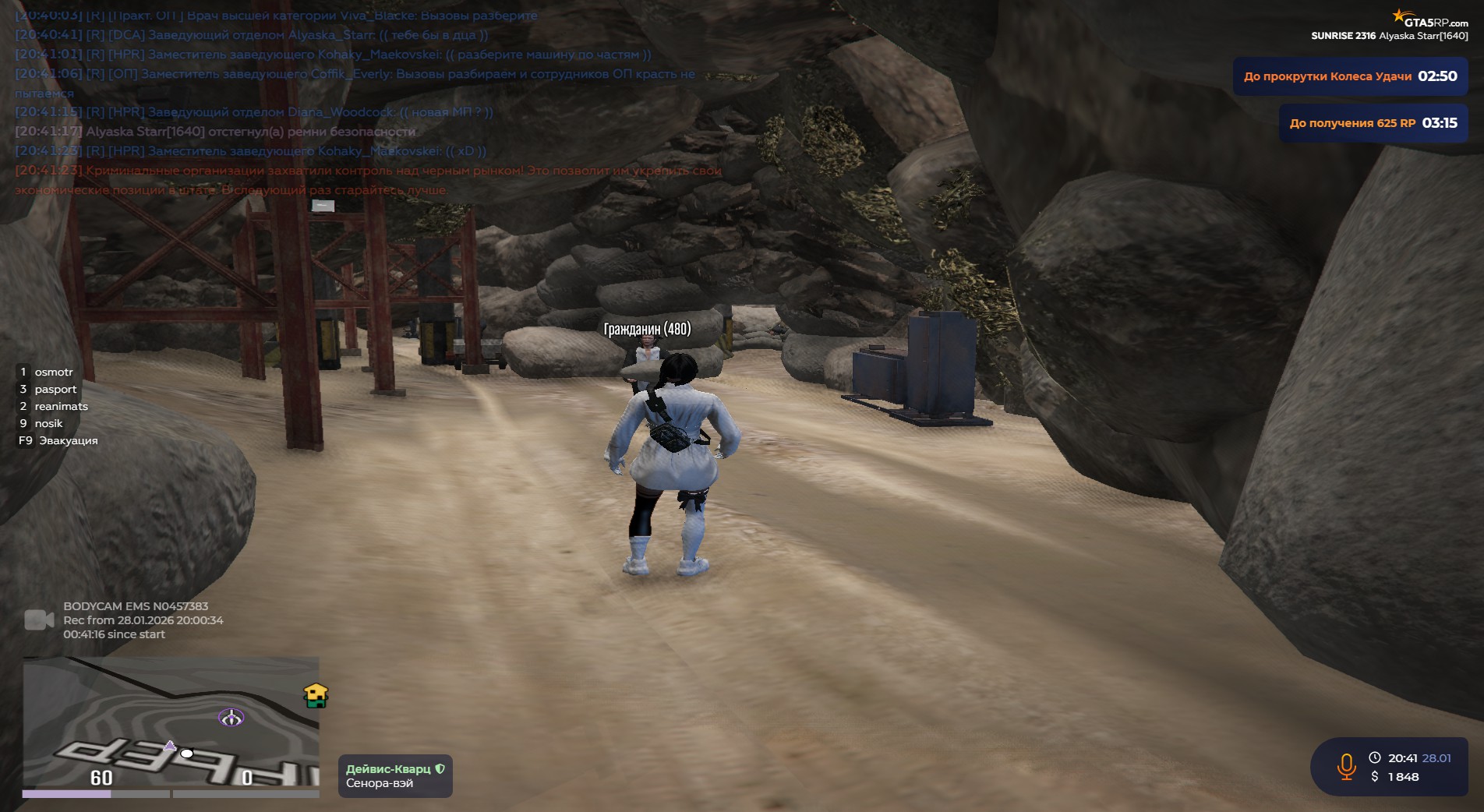The width and height of the screenshot is (1484, 812).
Task: Open the Wheel of Fortune timer panel
Action: 1350,76
